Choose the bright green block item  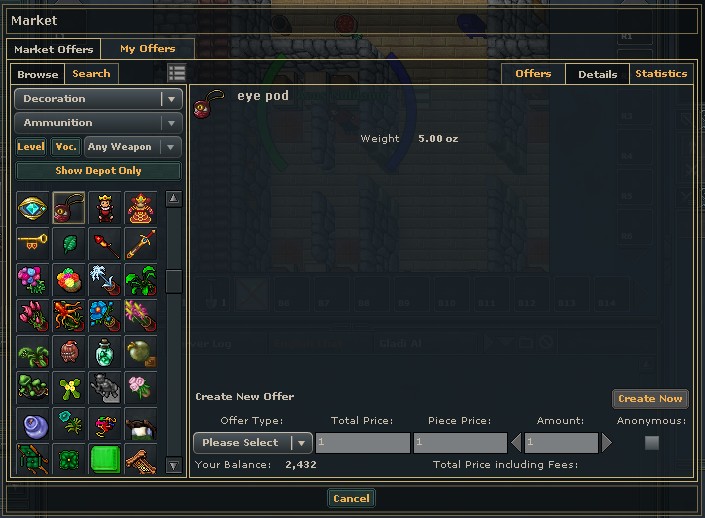click(105, 459)
